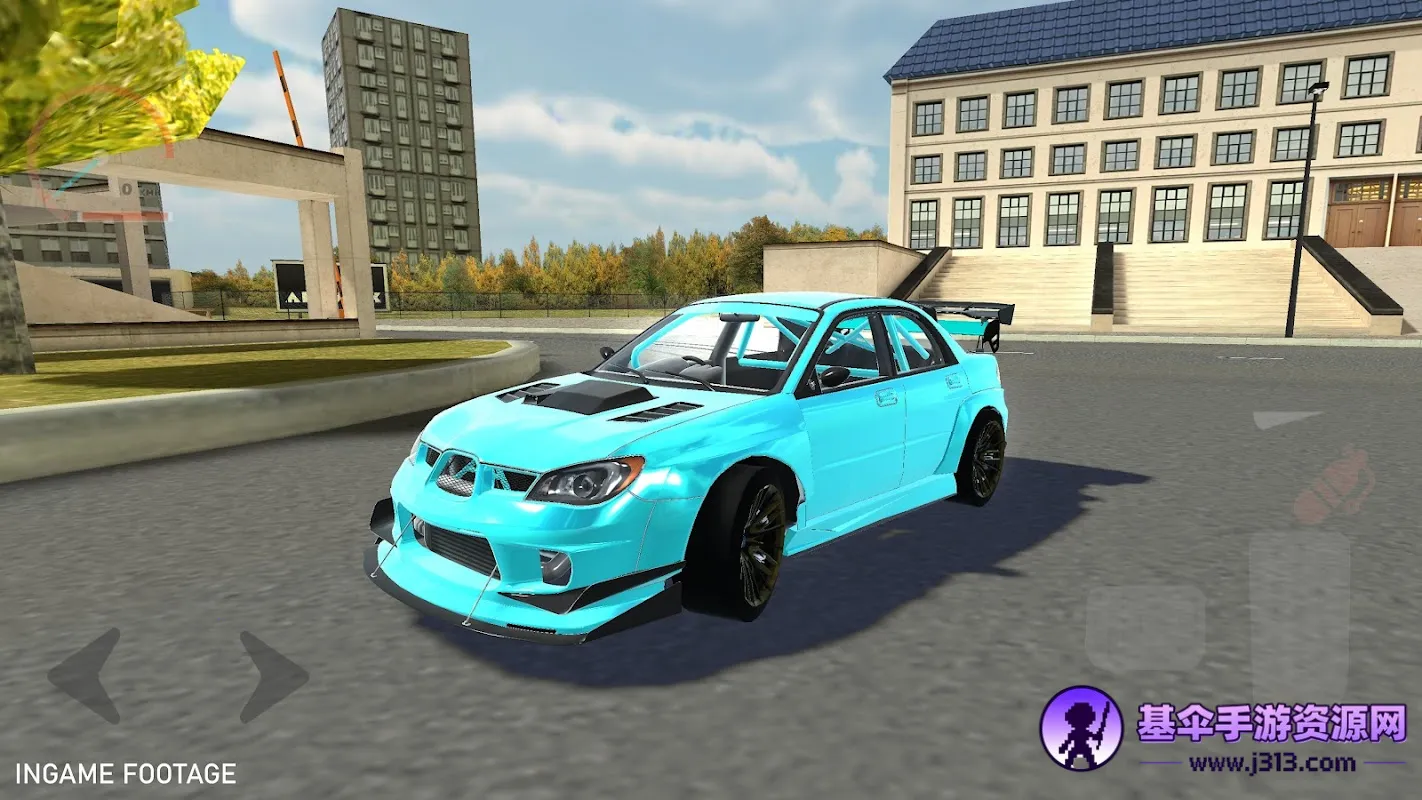Tap the white triangle above the handbrake
1422x800 pixels.
(x=1285, y=419)
